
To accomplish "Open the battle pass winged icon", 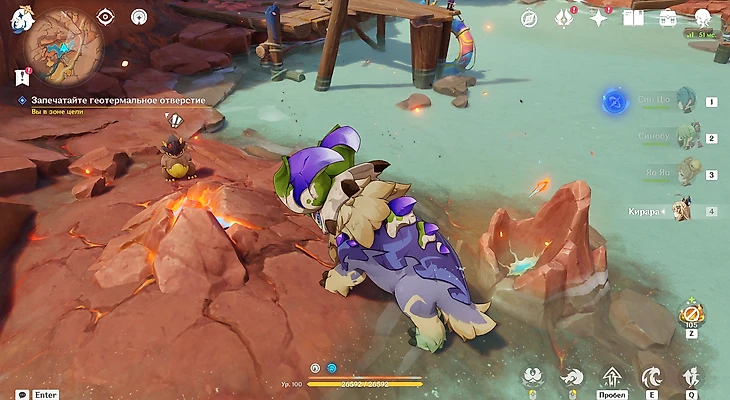I will pyautogui.click(x=564, y=18).
